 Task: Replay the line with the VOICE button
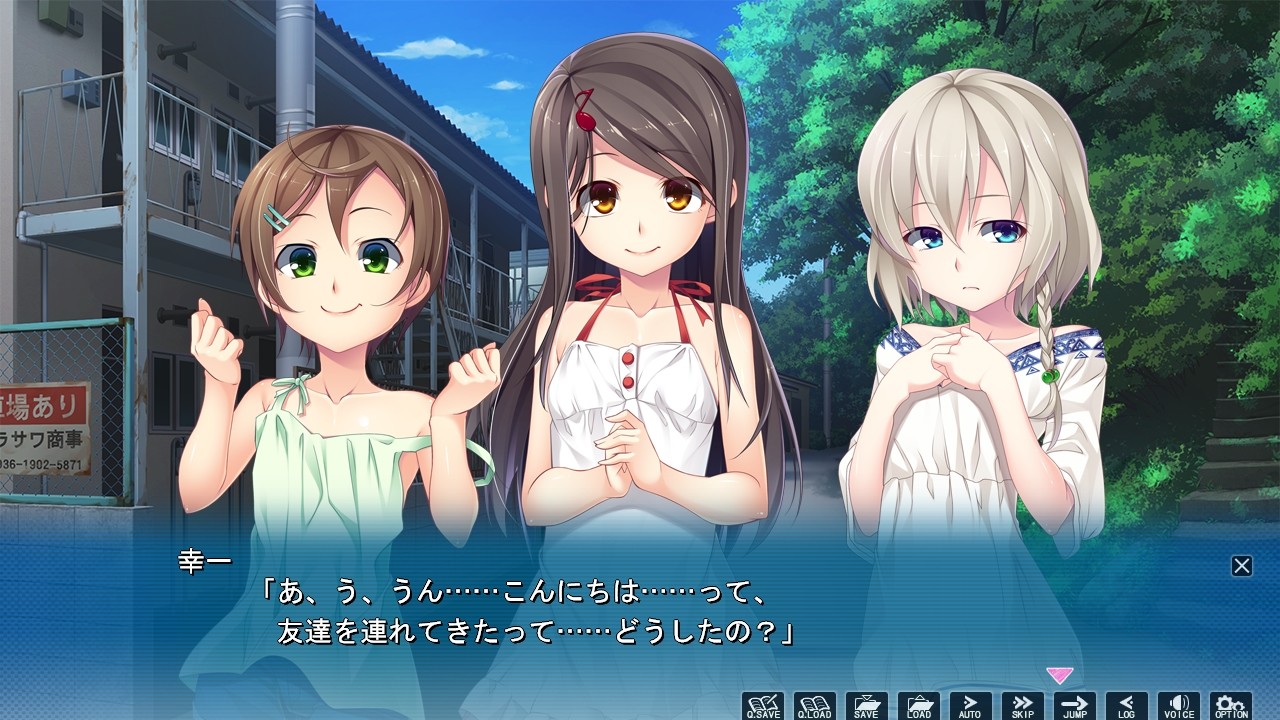(1179, 706)
